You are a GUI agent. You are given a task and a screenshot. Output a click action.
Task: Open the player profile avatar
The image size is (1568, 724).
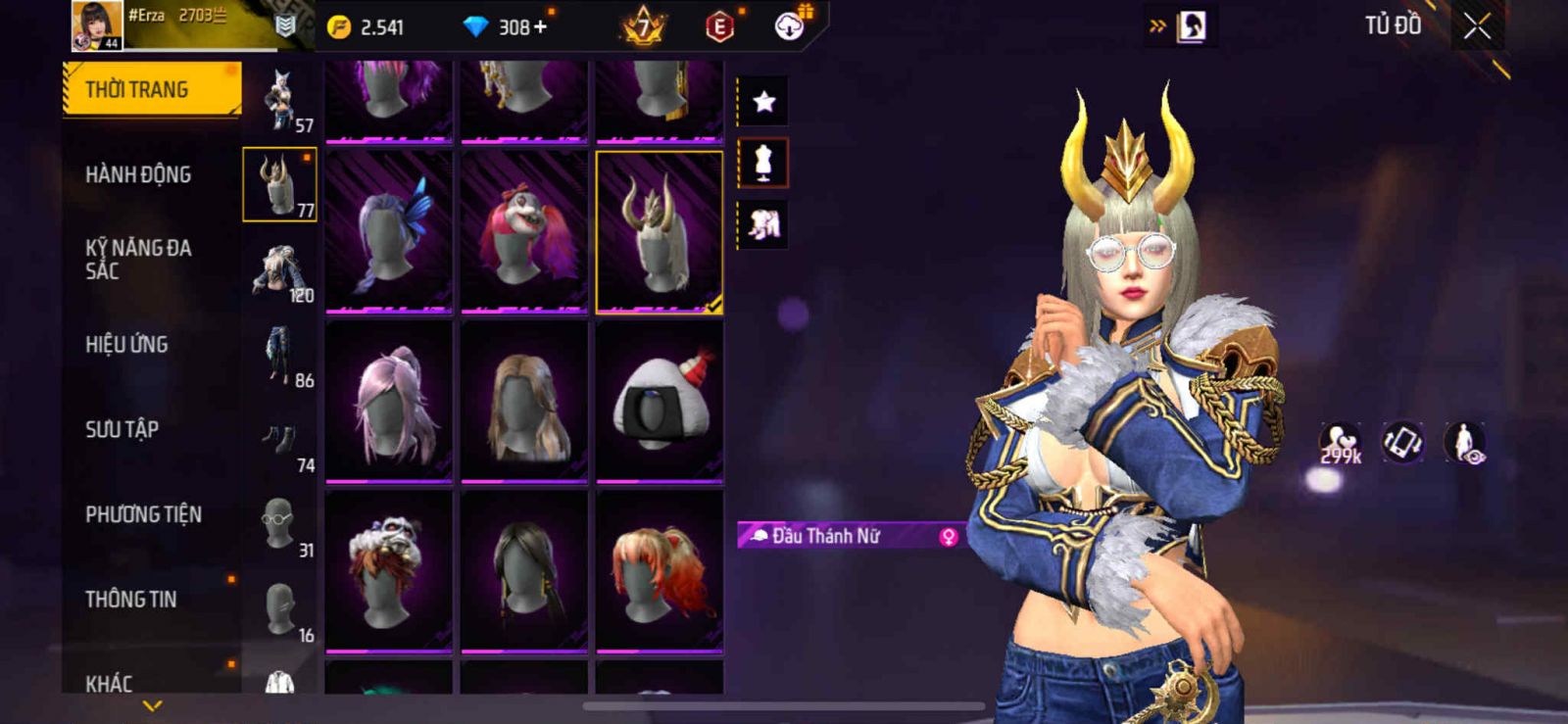[97, 25]
